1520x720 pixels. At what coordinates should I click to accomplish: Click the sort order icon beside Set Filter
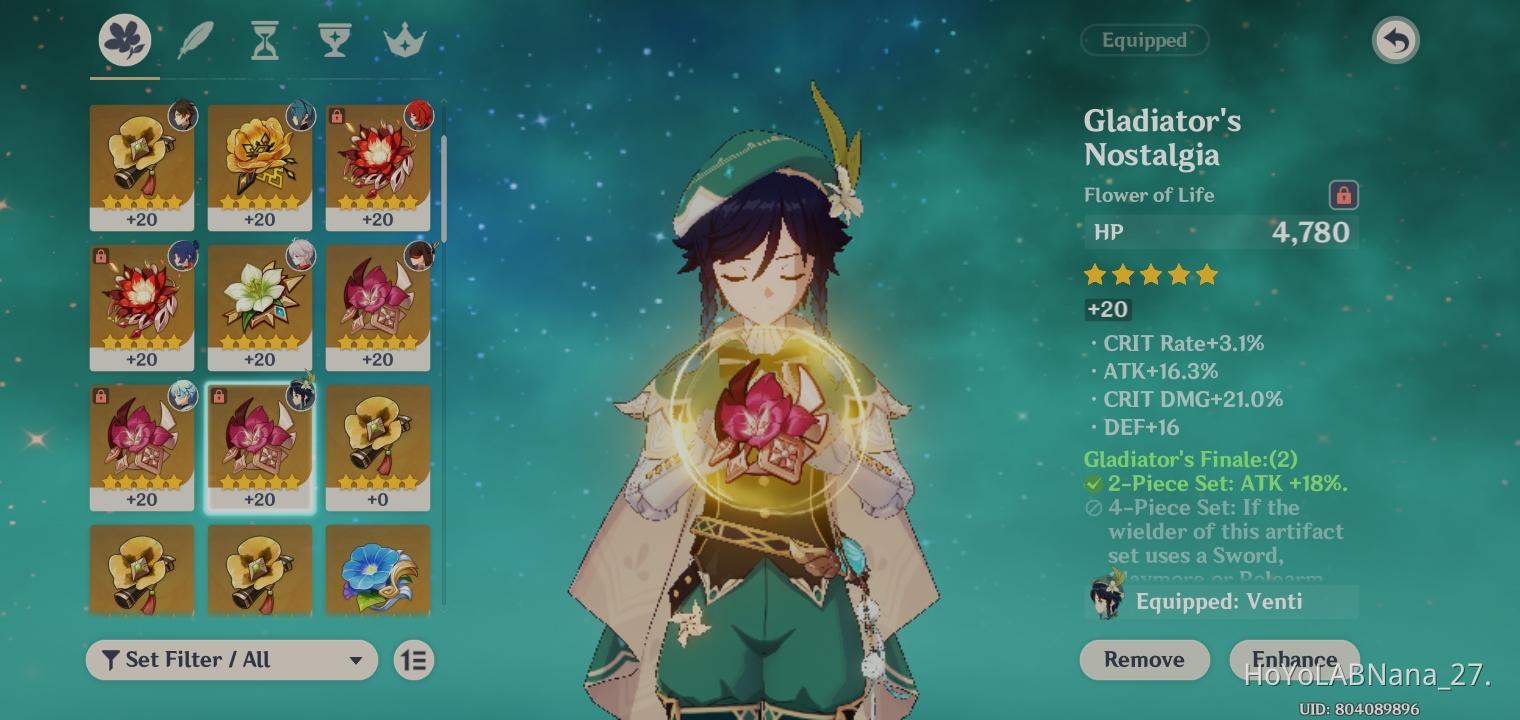(x=414, y=660)
